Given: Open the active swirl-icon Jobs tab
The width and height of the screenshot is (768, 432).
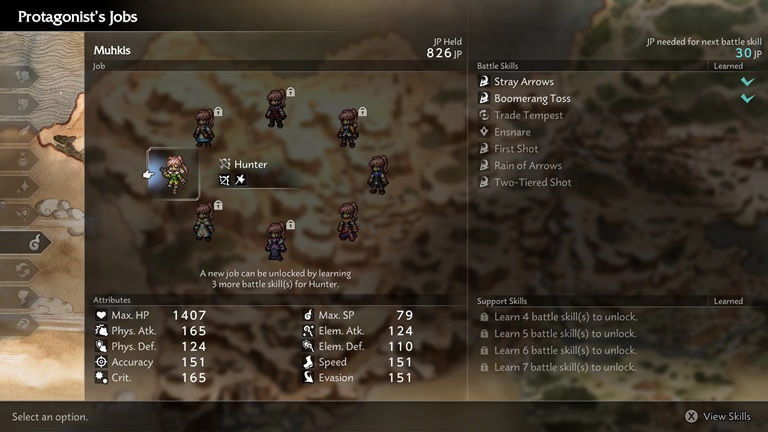Looking at the screenshot, I should 27,241.
